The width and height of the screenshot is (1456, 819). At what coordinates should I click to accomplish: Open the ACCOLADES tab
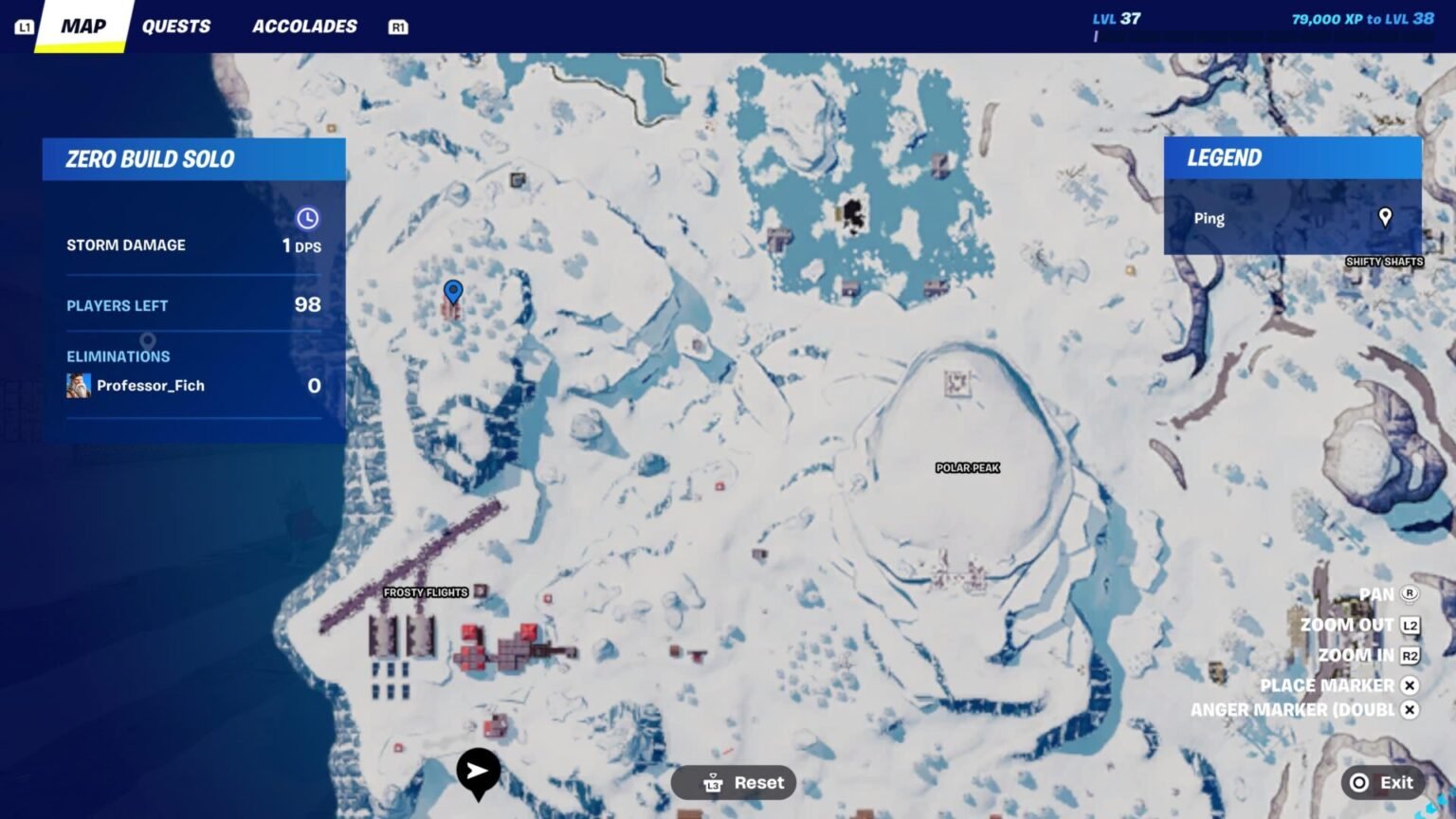pos(304,26)
